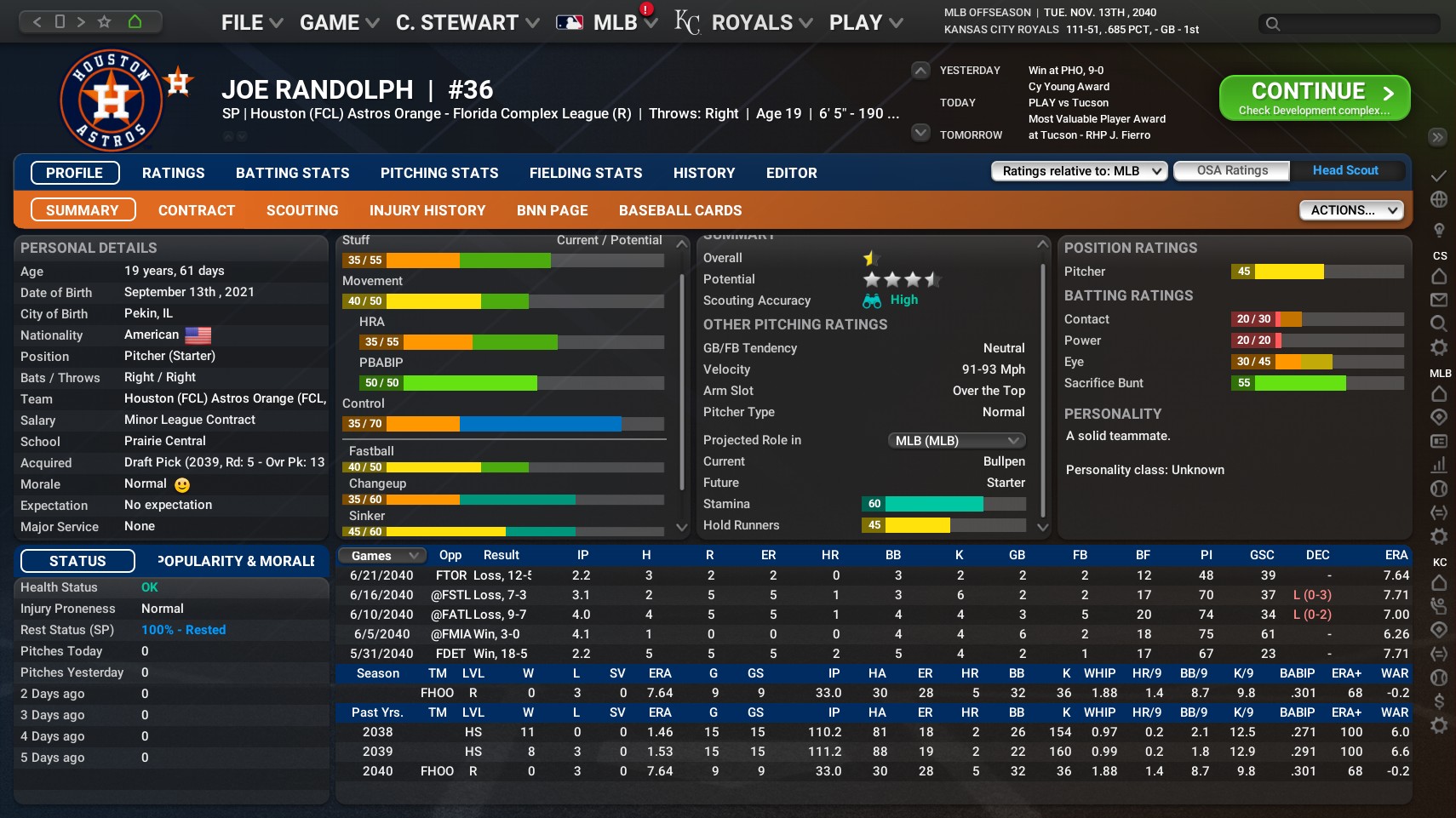Open the globe icon at sidebar top
Image resolution: width=1456 pixels, height=818 pixels.
[1439, 199]
